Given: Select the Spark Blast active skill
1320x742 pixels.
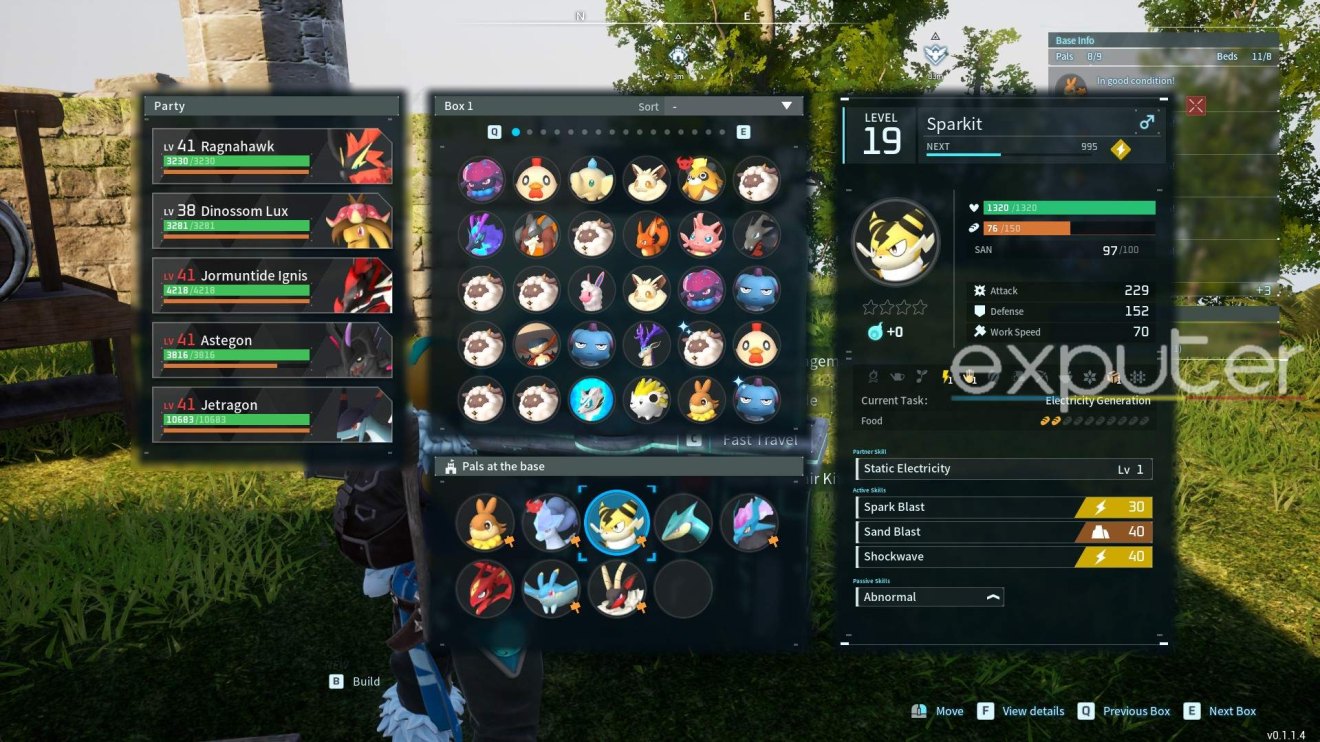Looking at the screenshot, I should pos(1003,507).
